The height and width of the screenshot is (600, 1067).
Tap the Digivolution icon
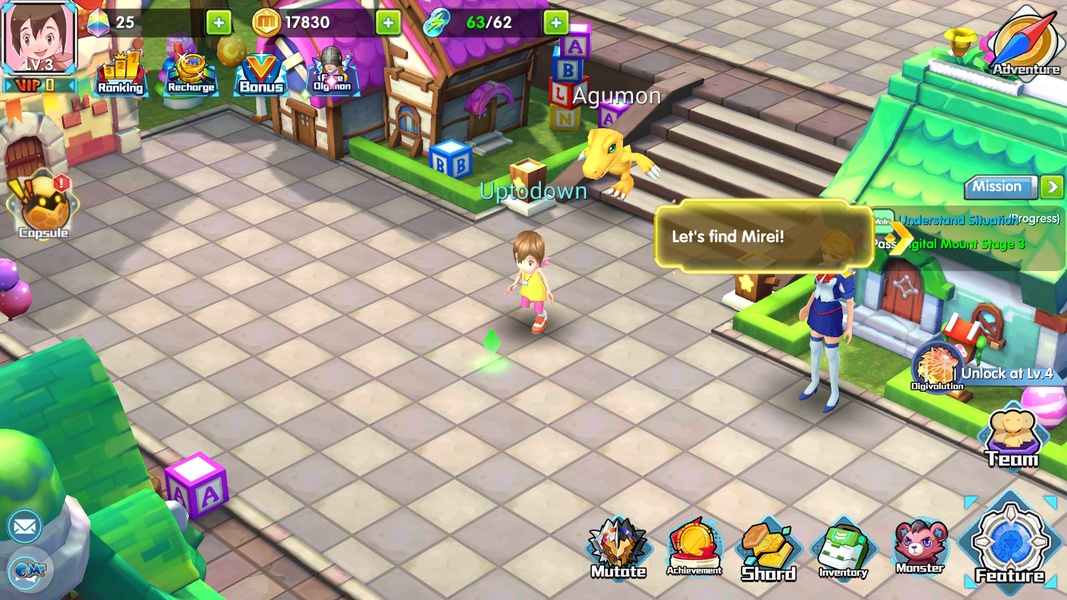[x=937, y=365]
